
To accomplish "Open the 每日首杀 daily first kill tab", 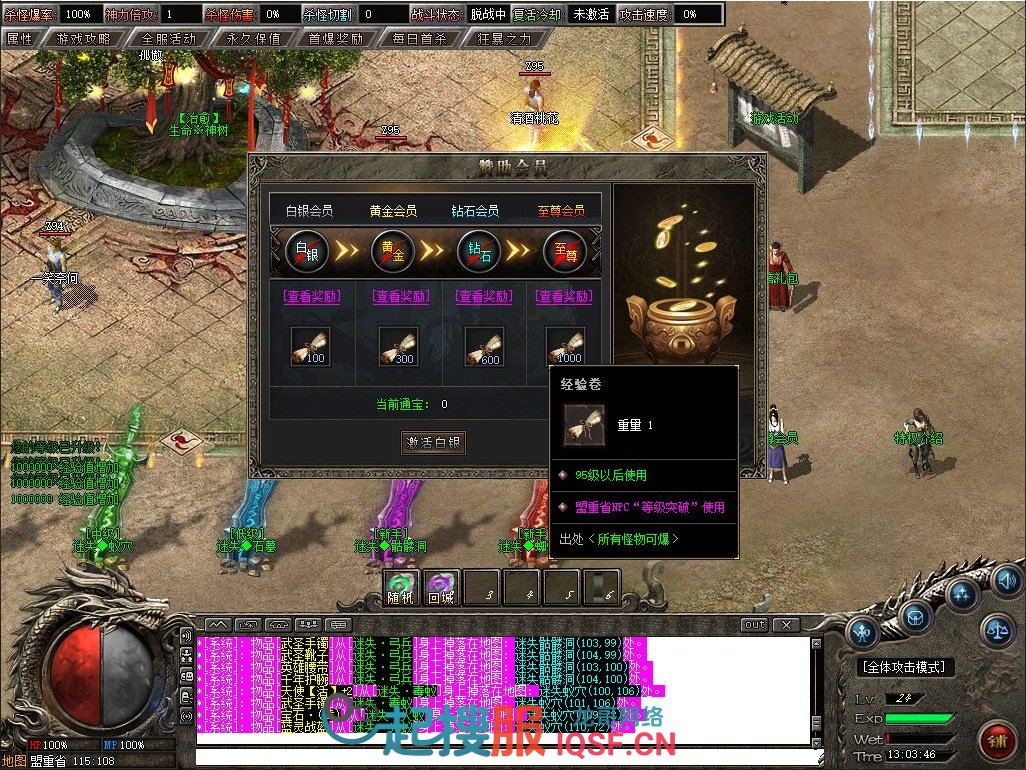I will [x=420, y=38].
